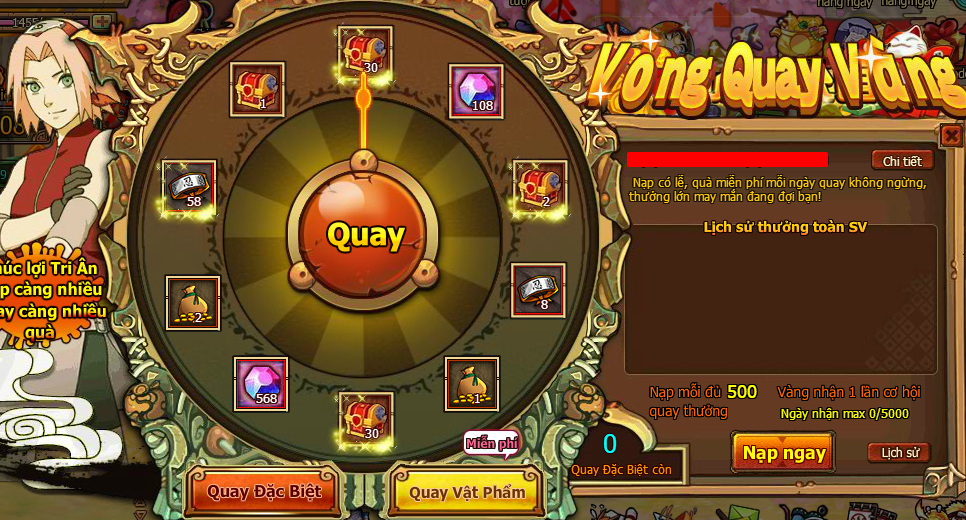Choose the Quay Đặc Biệt button

point(264,491)
